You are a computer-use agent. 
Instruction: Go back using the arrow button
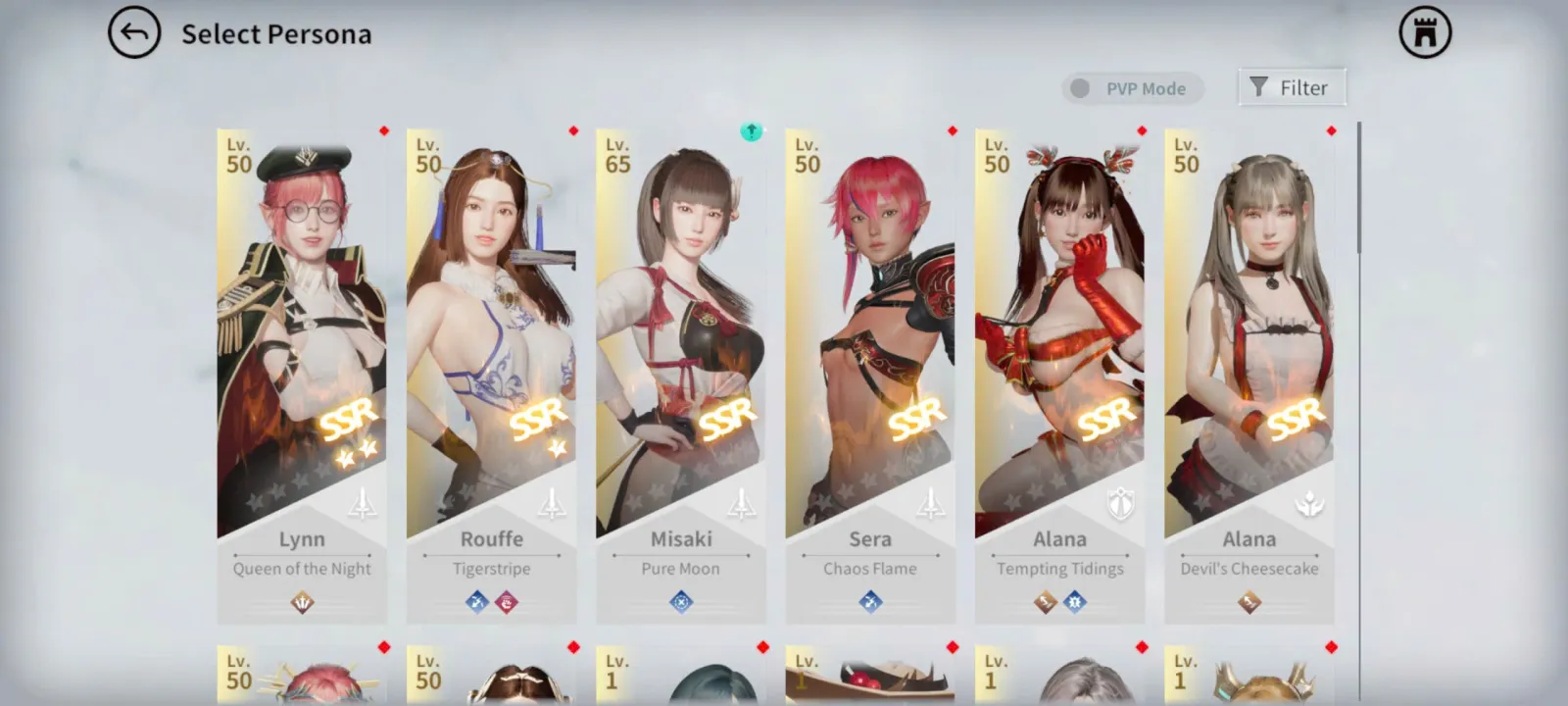(134, 33)
